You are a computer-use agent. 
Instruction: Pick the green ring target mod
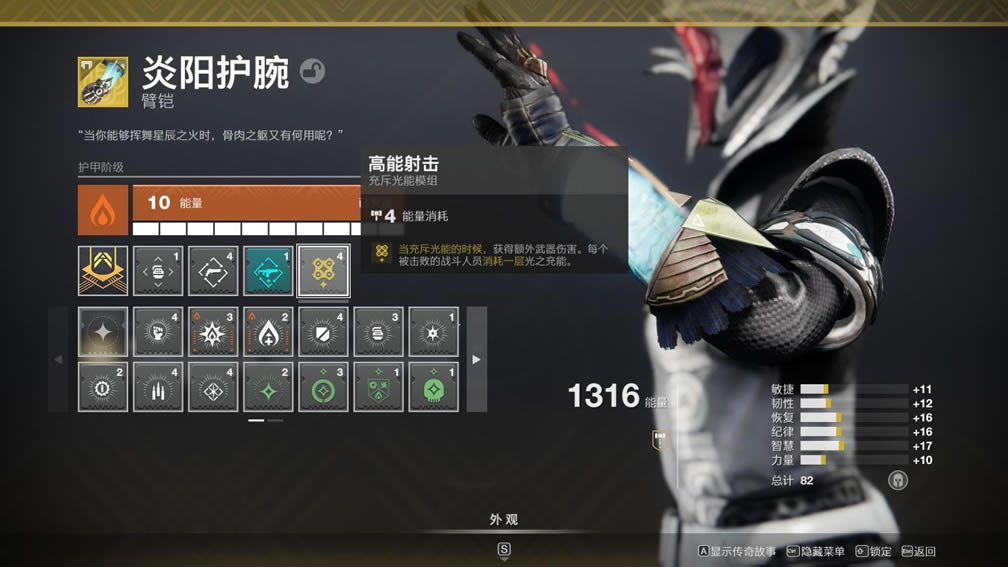tap(323, 387)
